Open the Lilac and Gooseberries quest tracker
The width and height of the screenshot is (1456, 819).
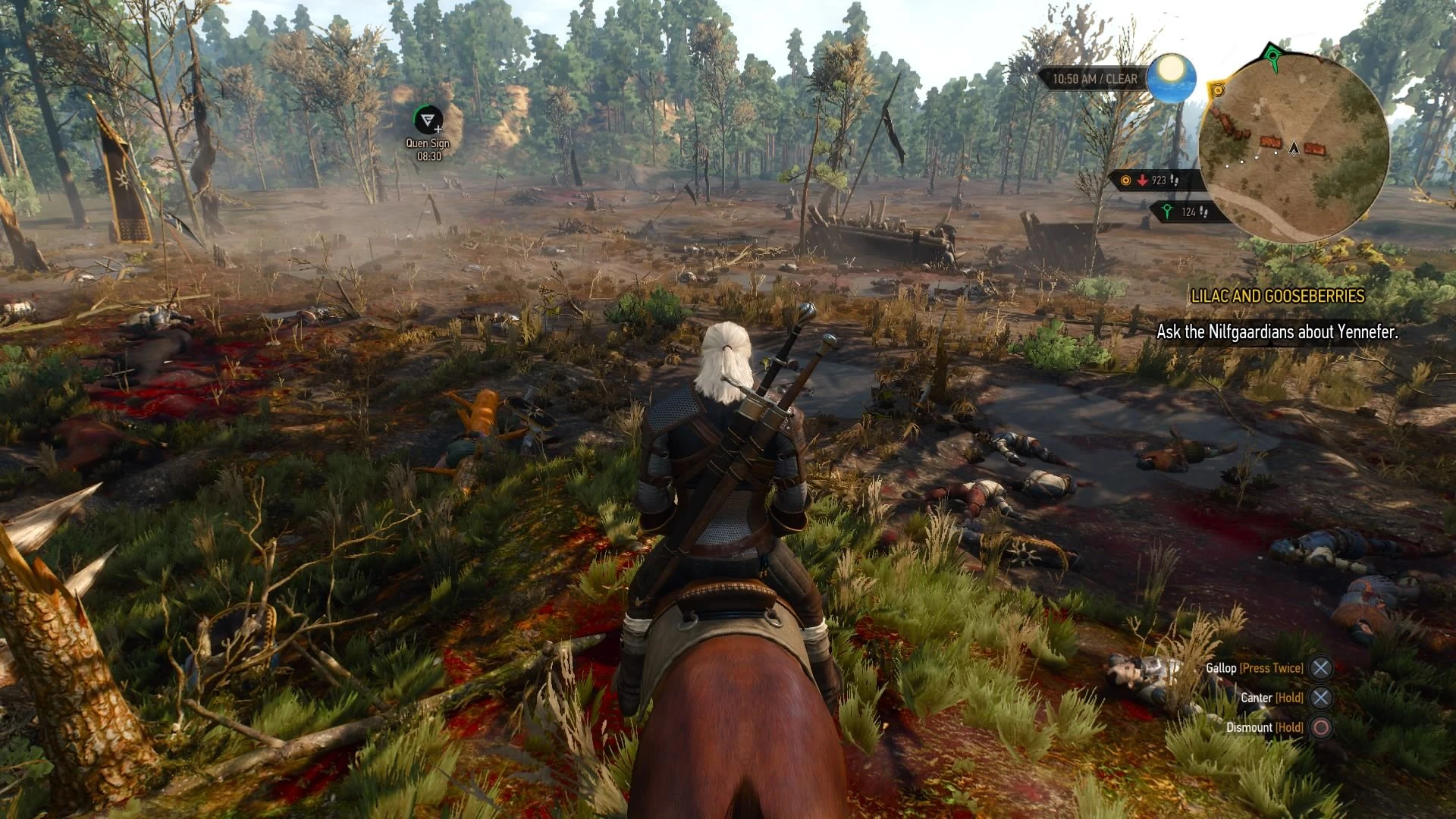(1278, 297)
